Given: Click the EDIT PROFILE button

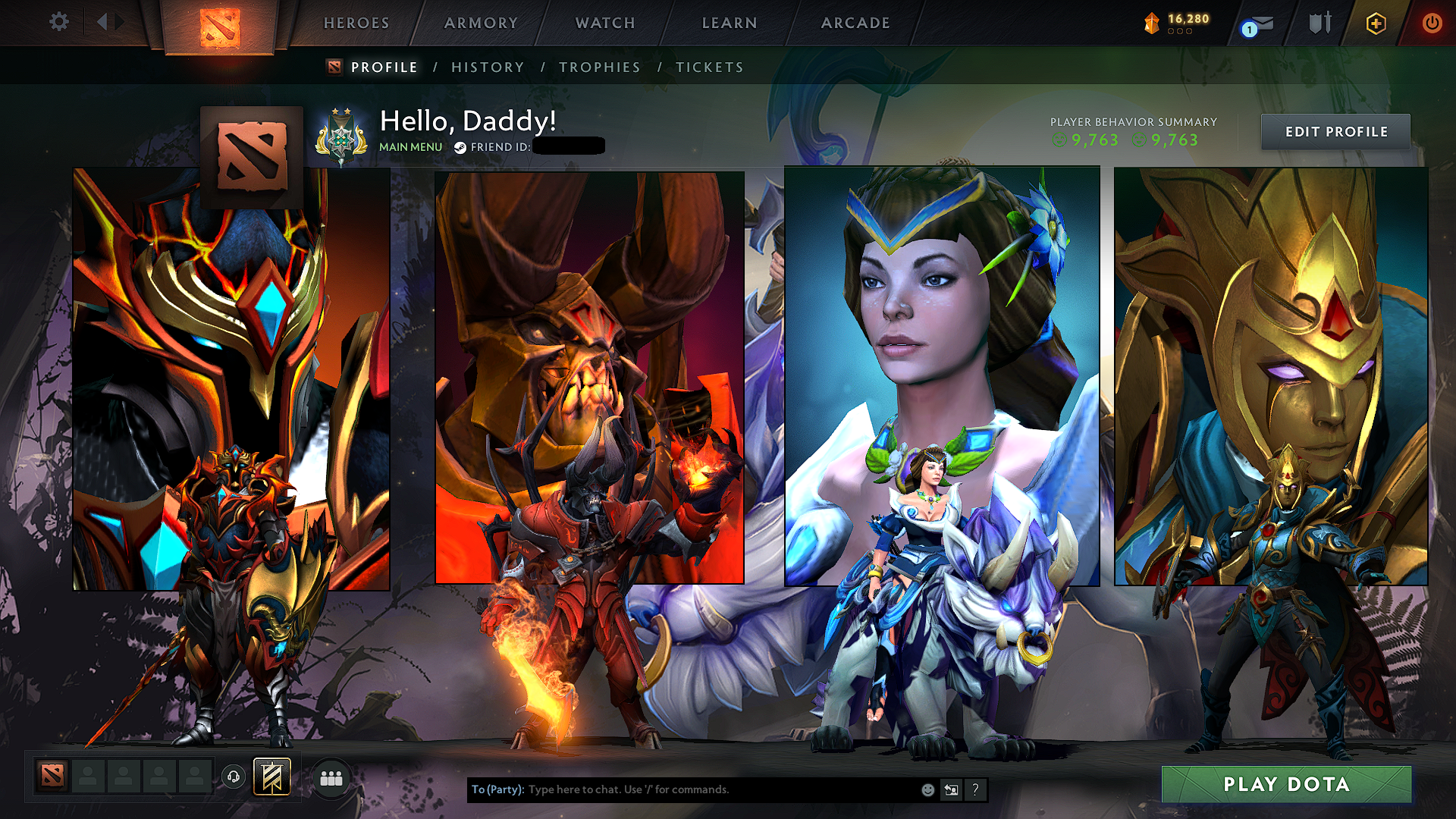Looking at the screenshot, I should [x=1335, y=131].
